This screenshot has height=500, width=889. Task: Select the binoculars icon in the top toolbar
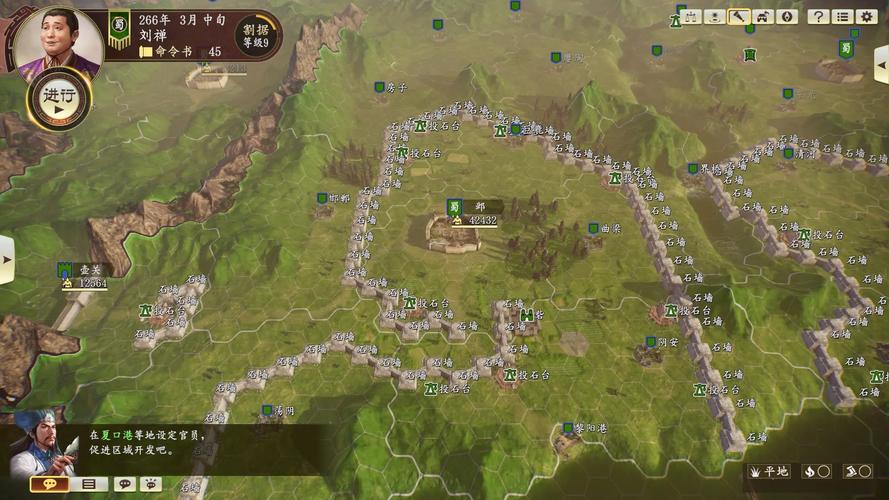coord(690,17)
